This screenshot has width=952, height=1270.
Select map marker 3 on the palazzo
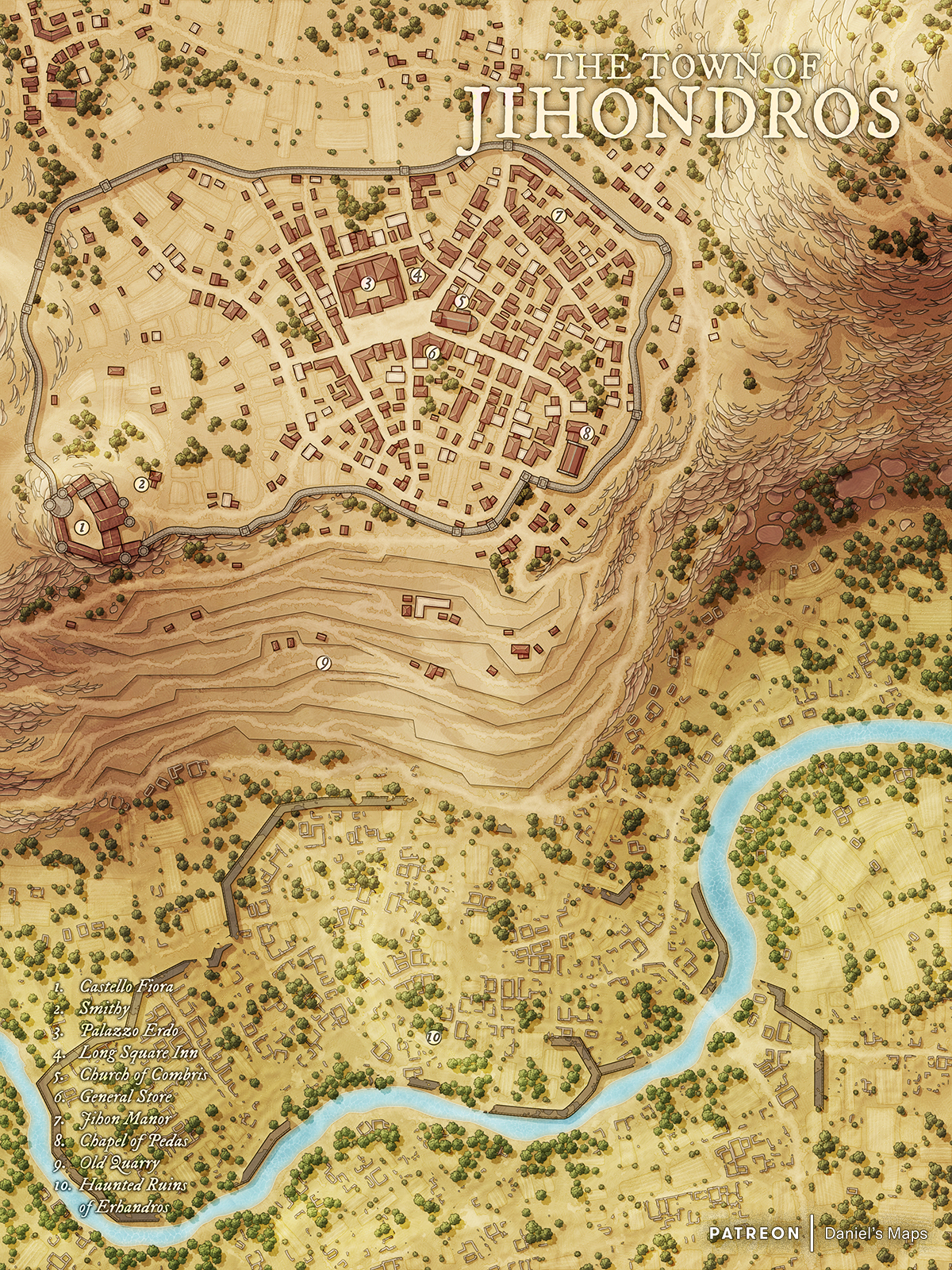coord(367,283)
